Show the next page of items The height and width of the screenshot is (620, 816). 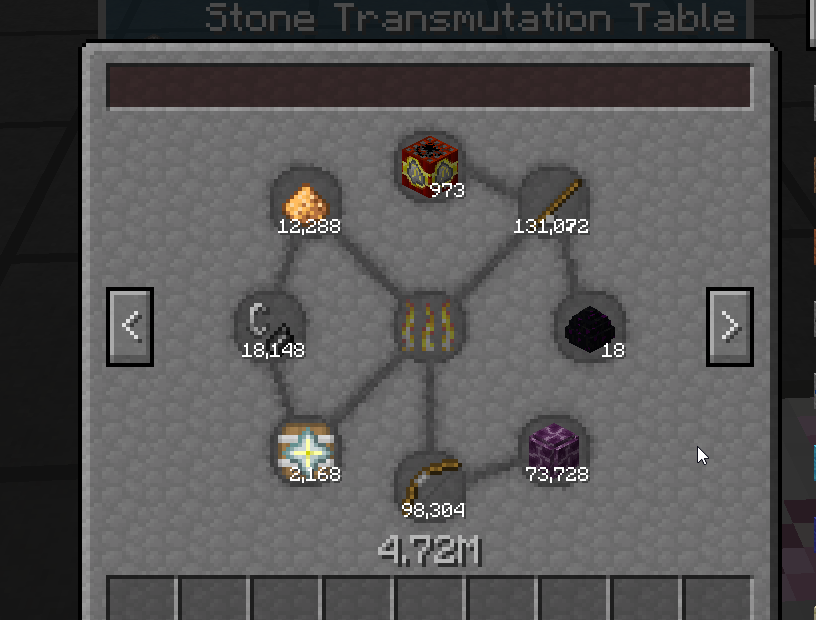coord(730,326)
